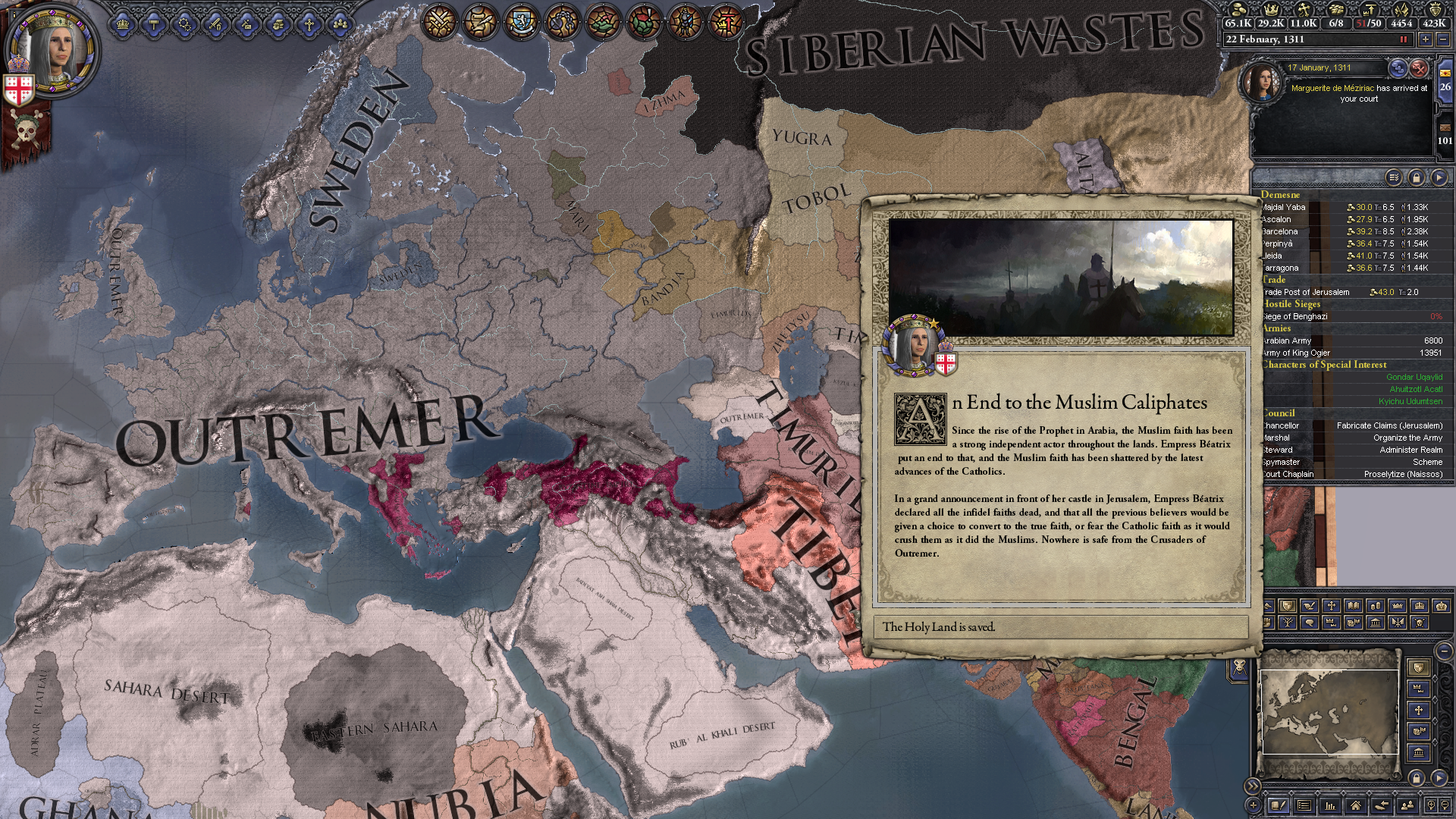This screenshot has width=1456, height=819.
Task: Open the Council tab with three figures
Action: tap(340, 24)
